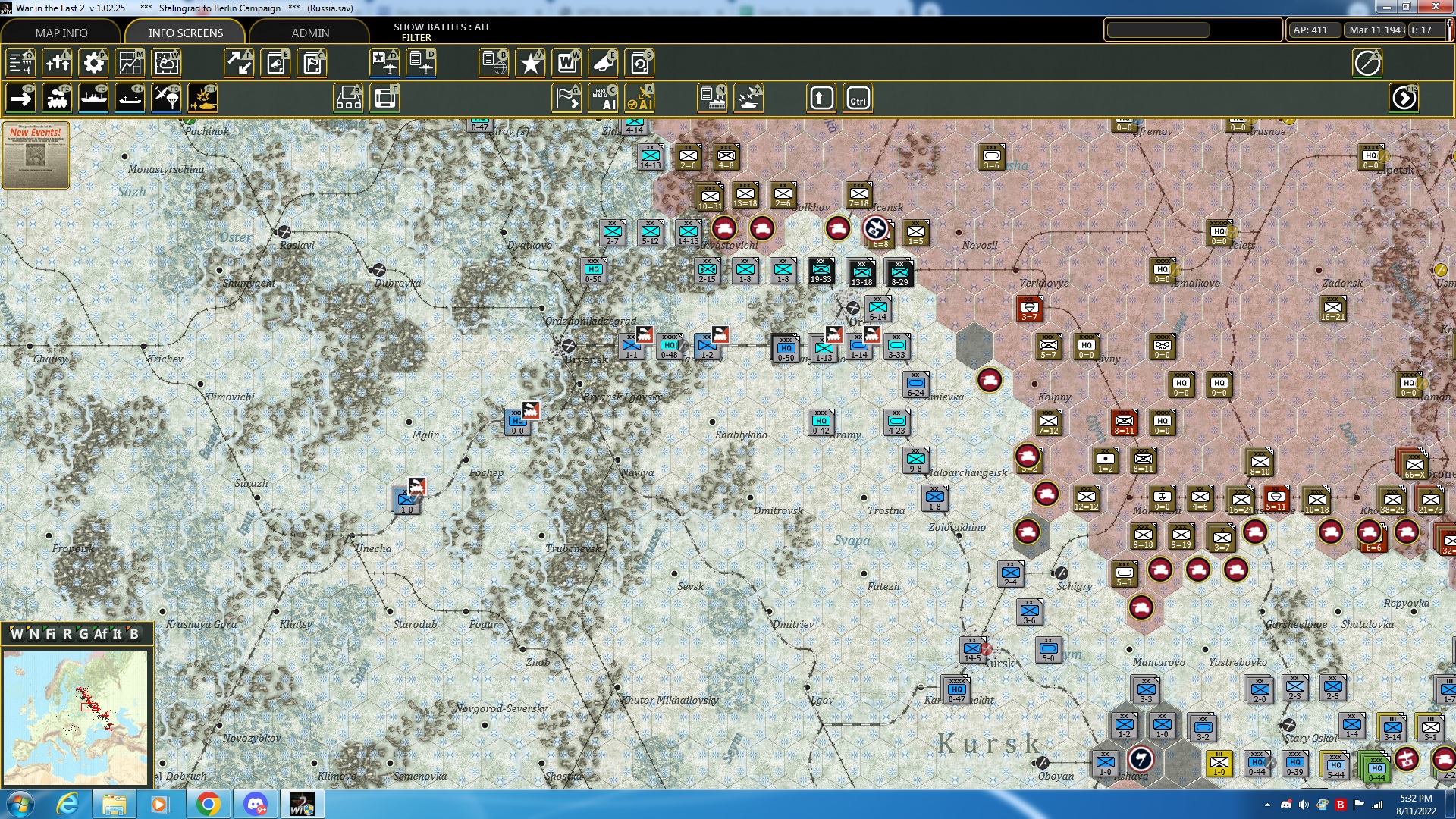Switch to the MAP INFO tab

point(61,33)
